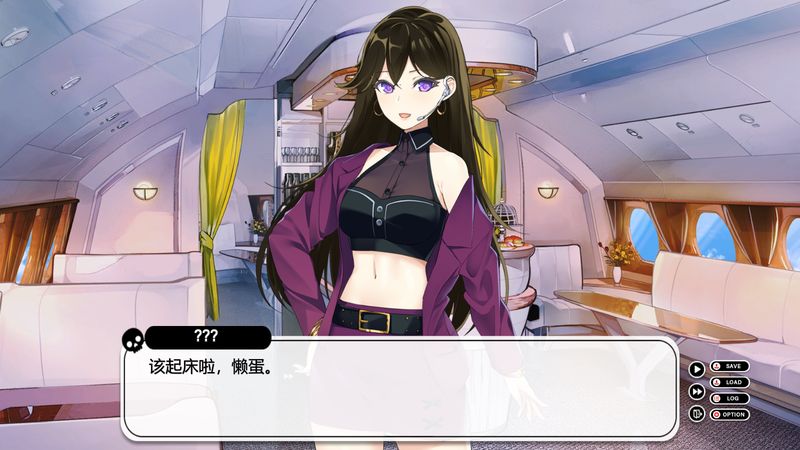Screen dimensions: 800x450
Task: Start auto-play with the play arrow icon
Action: 697,368
